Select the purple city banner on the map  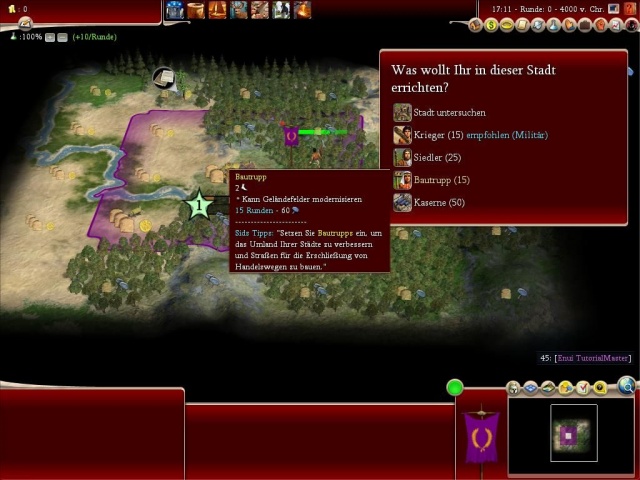click(x=291, y=133)
